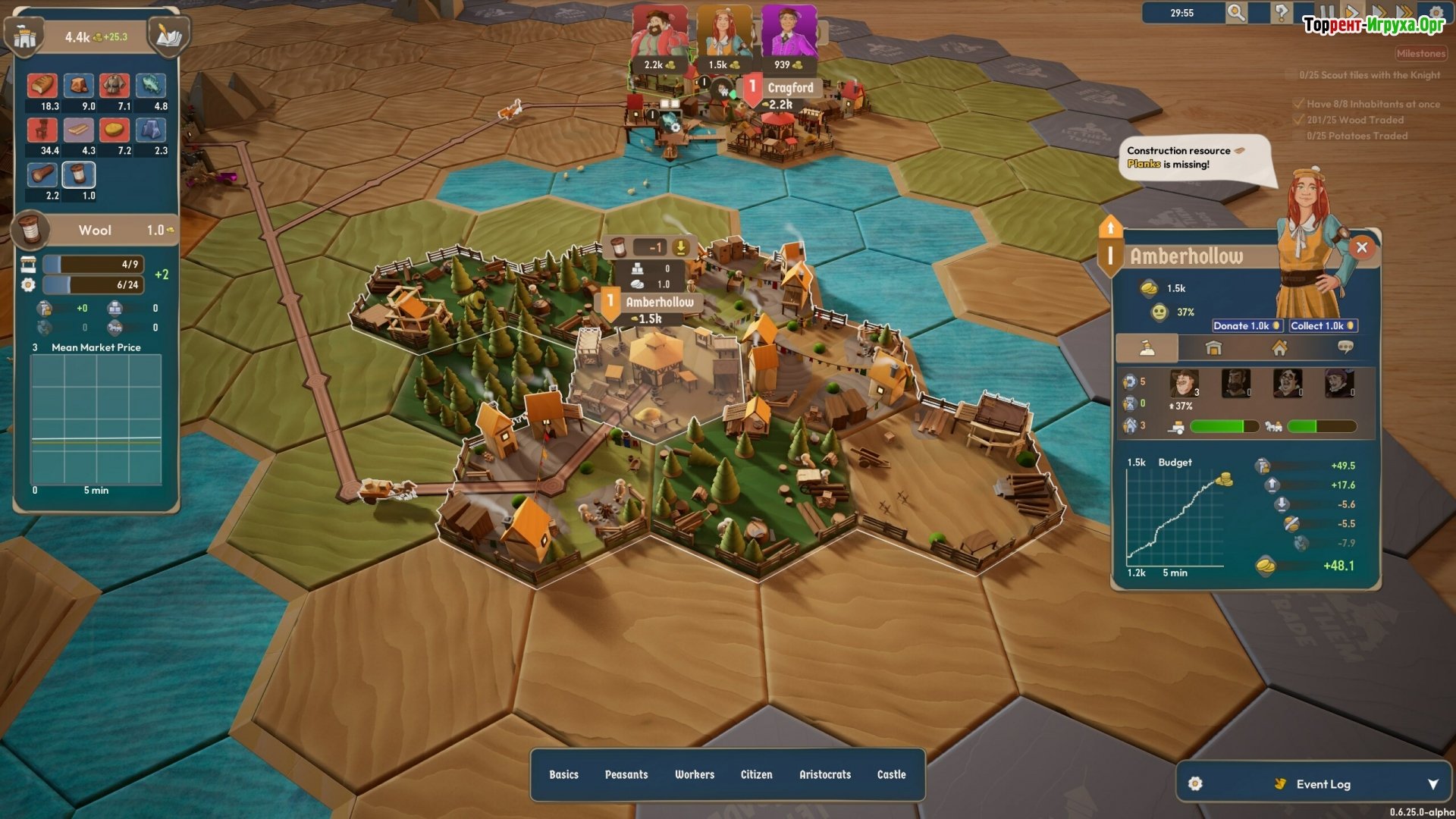Open the orange house tab
This screenshot has width=1456, height=819.
pos(1279,348)
